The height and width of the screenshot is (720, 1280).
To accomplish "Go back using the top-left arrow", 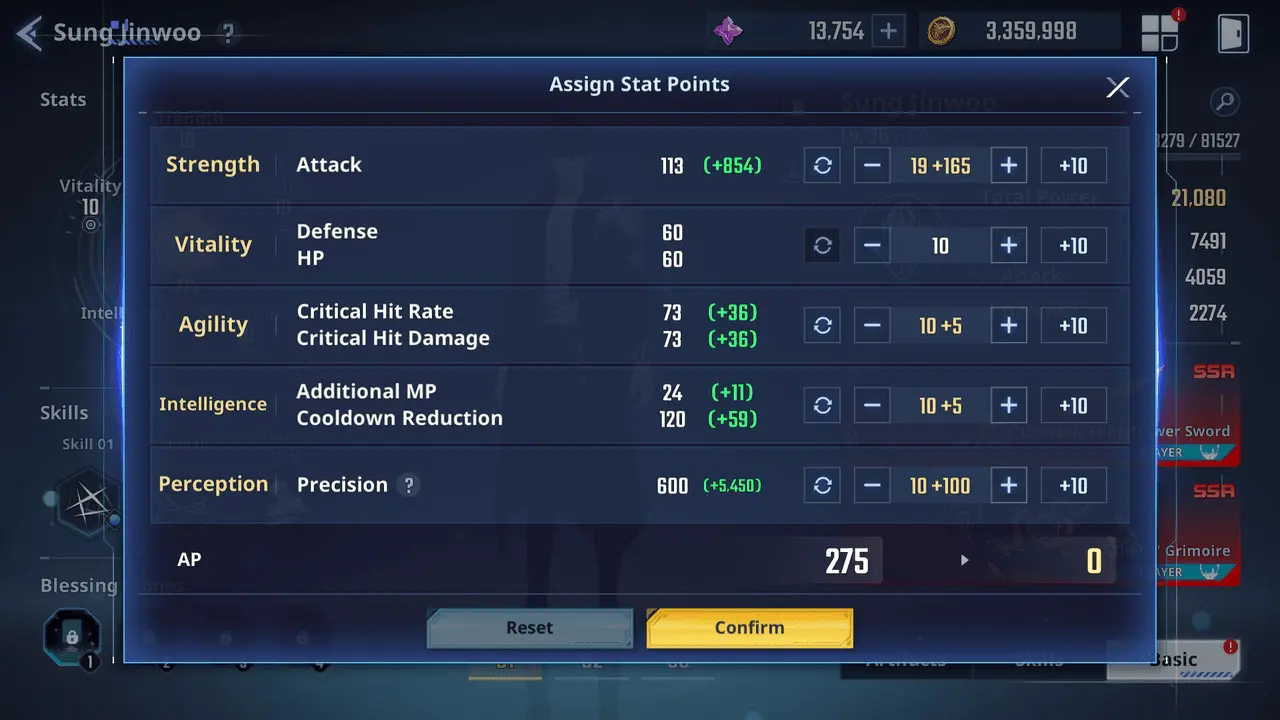I will (x=28, y=33).
